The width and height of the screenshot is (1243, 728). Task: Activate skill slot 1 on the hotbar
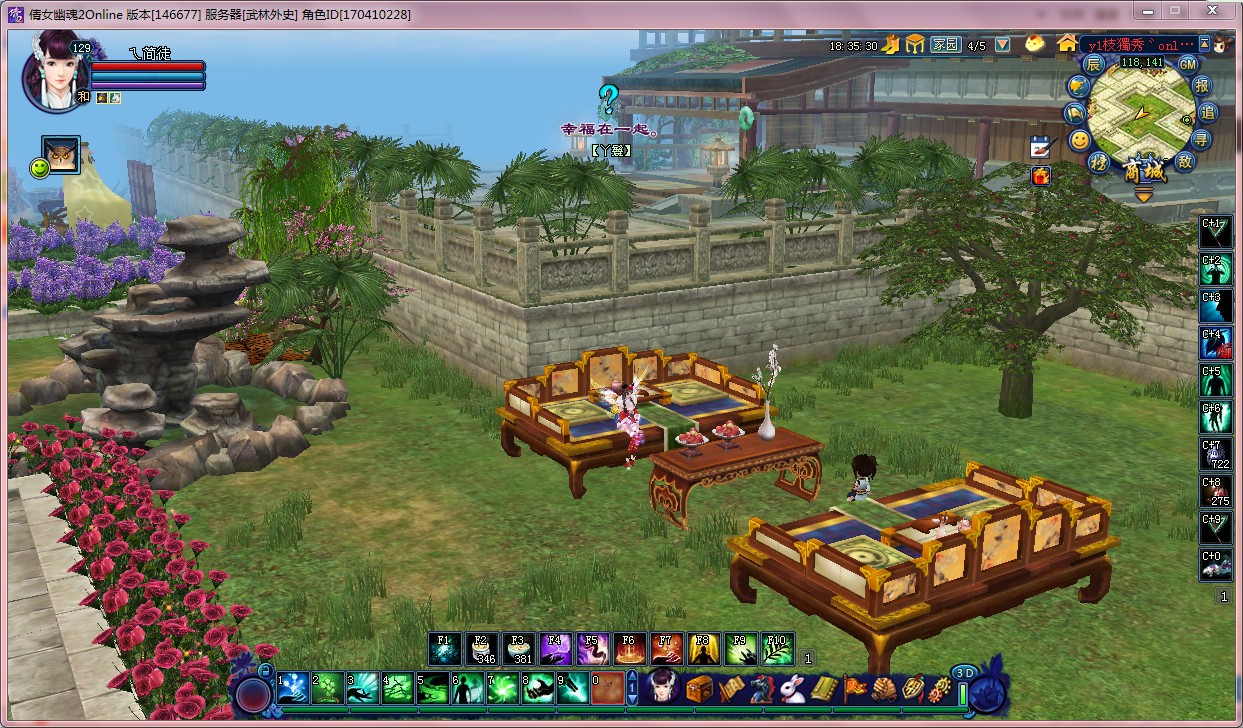tap(292, 688)
